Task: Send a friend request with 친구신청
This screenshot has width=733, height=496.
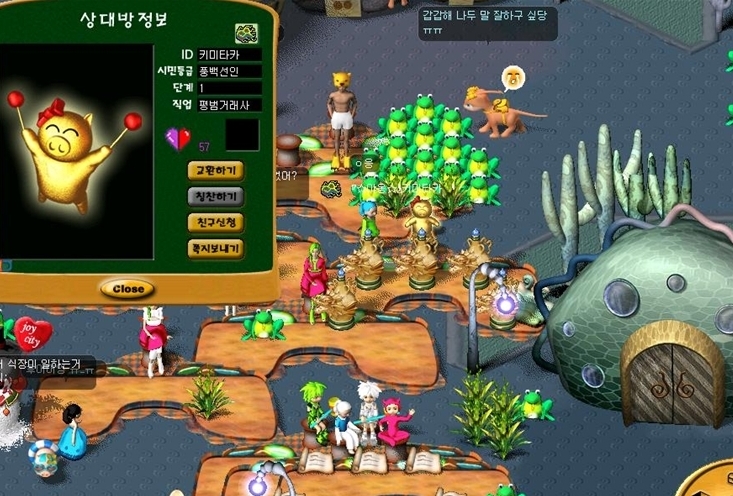Action: click(215, 222)
